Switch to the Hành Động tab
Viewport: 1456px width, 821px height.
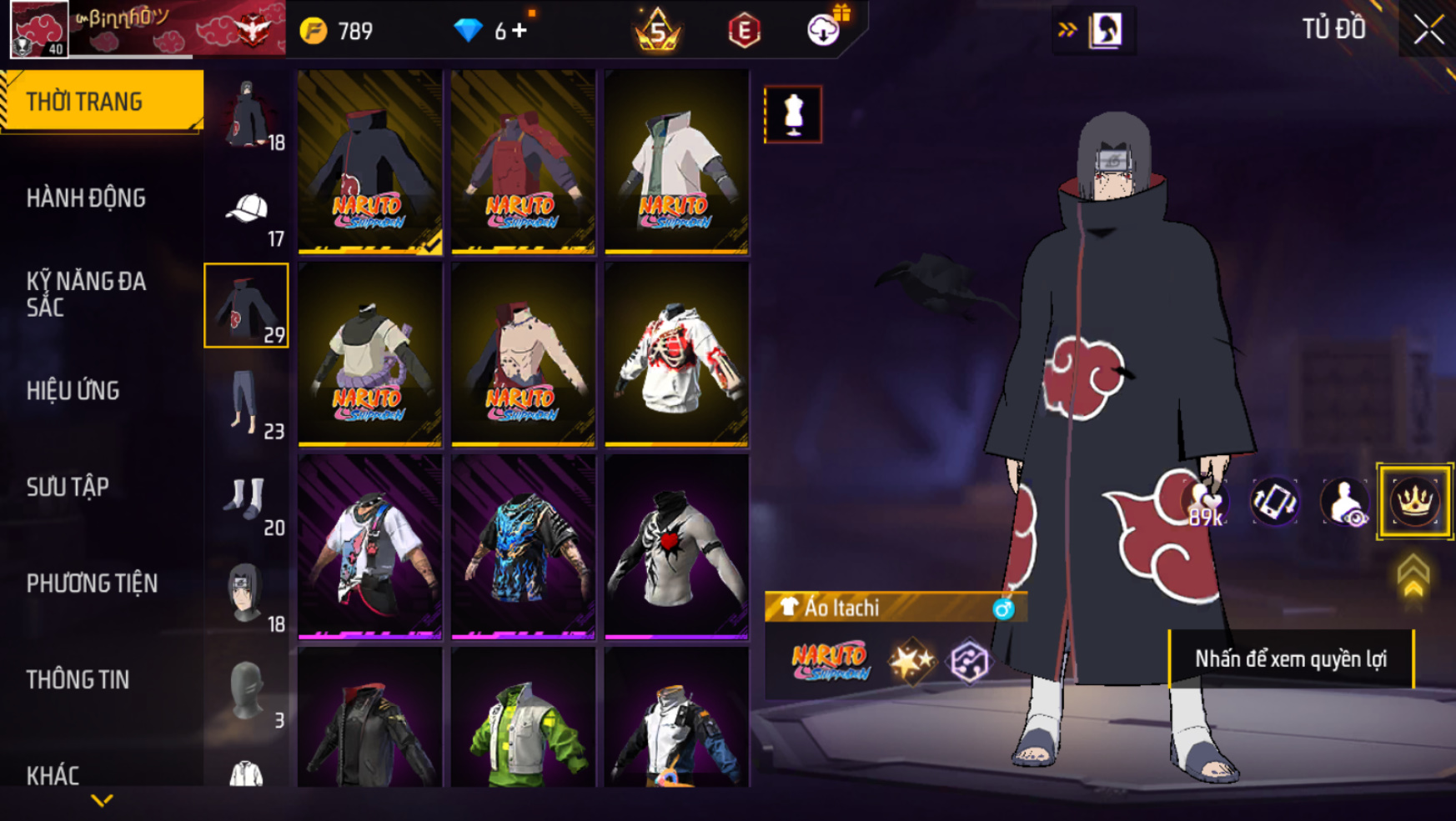click(x=86, y=198)
